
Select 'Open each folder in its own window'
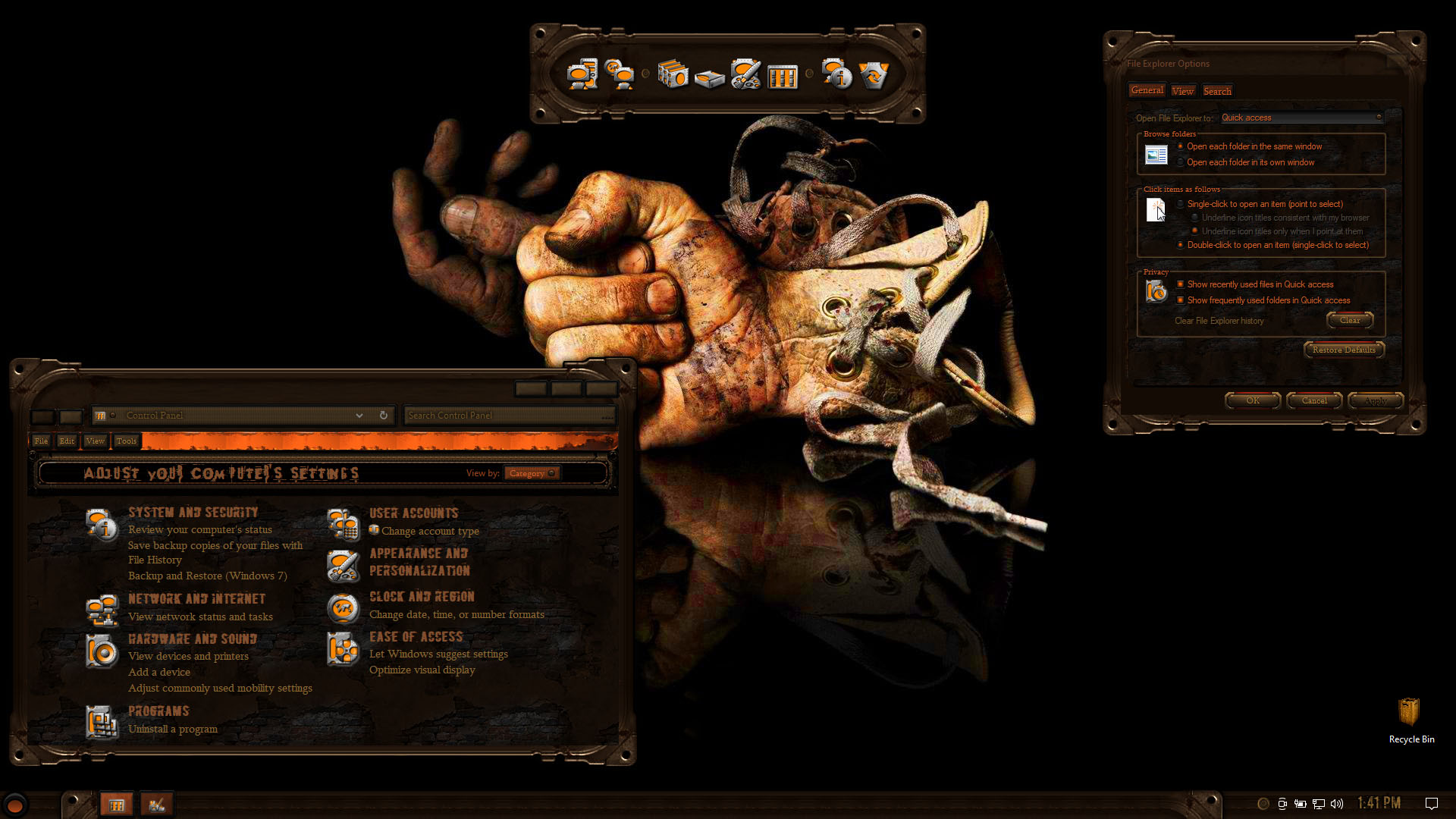coord(1181,162)
